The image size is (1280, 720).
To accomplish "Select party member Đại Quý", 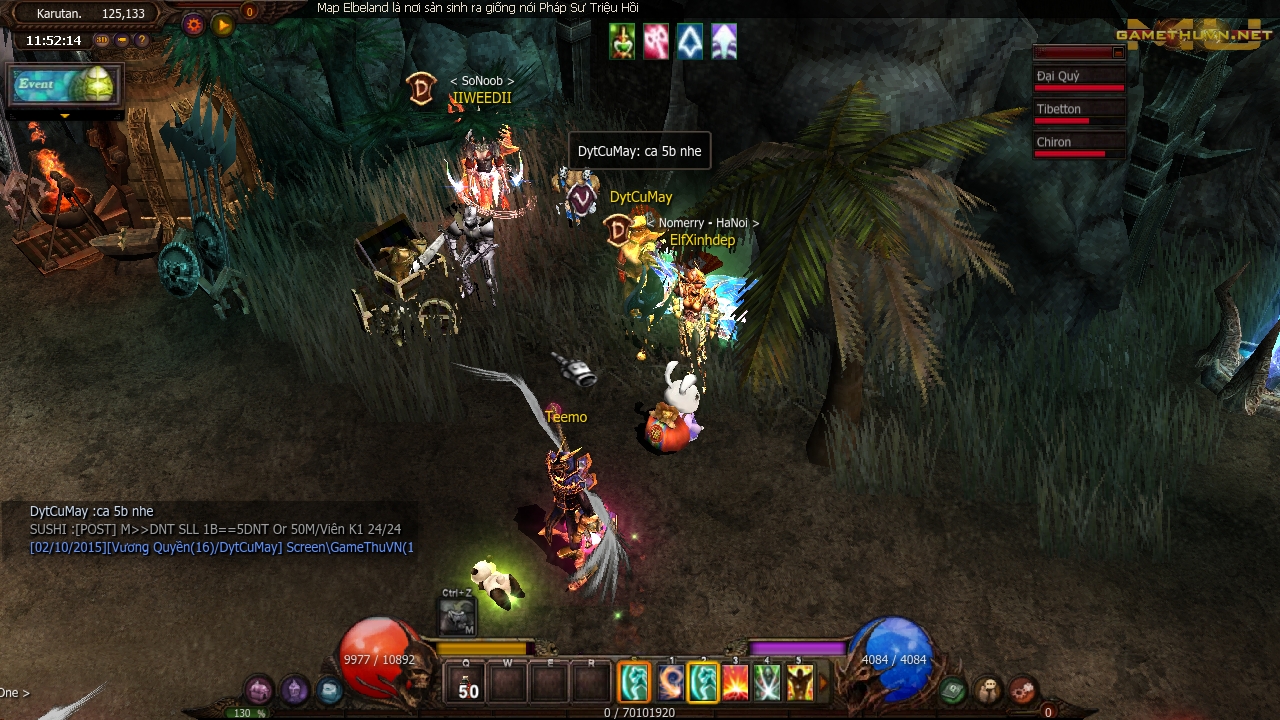I will (1078, 78).
